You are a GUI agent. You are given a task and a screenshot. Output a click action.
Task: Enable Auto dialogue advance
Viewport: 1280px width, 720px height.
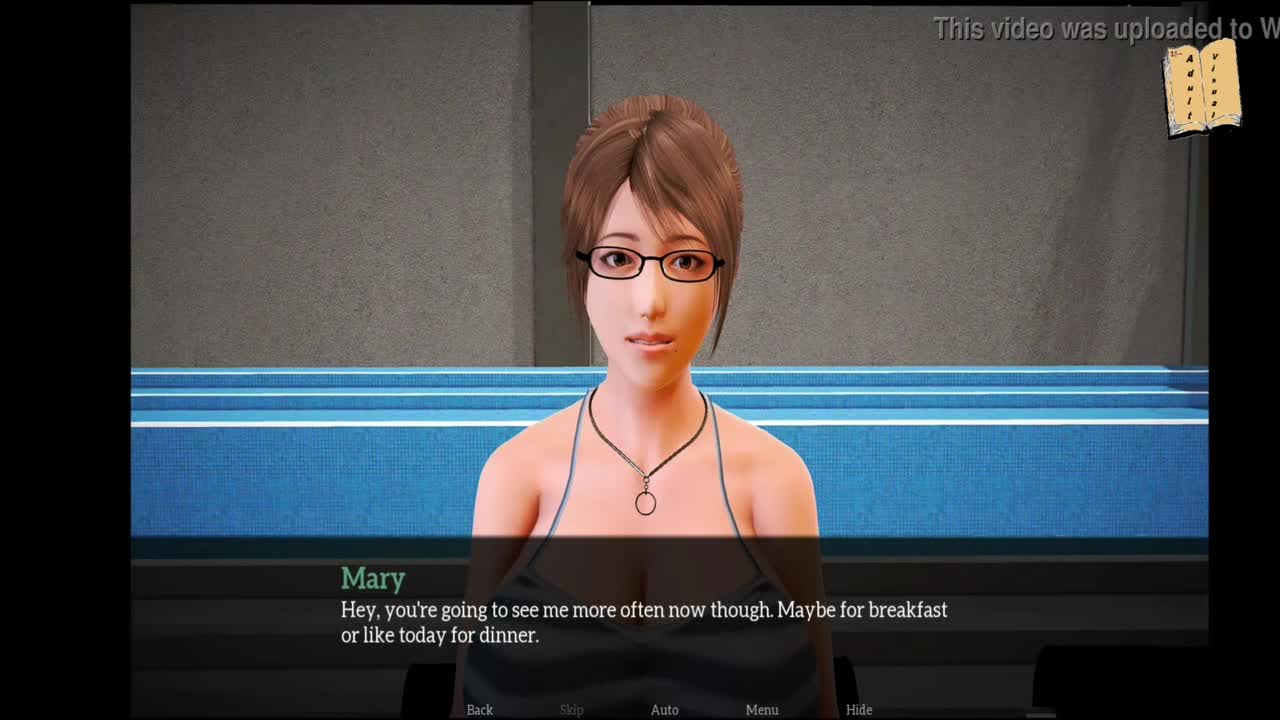(x=664, y=709)
